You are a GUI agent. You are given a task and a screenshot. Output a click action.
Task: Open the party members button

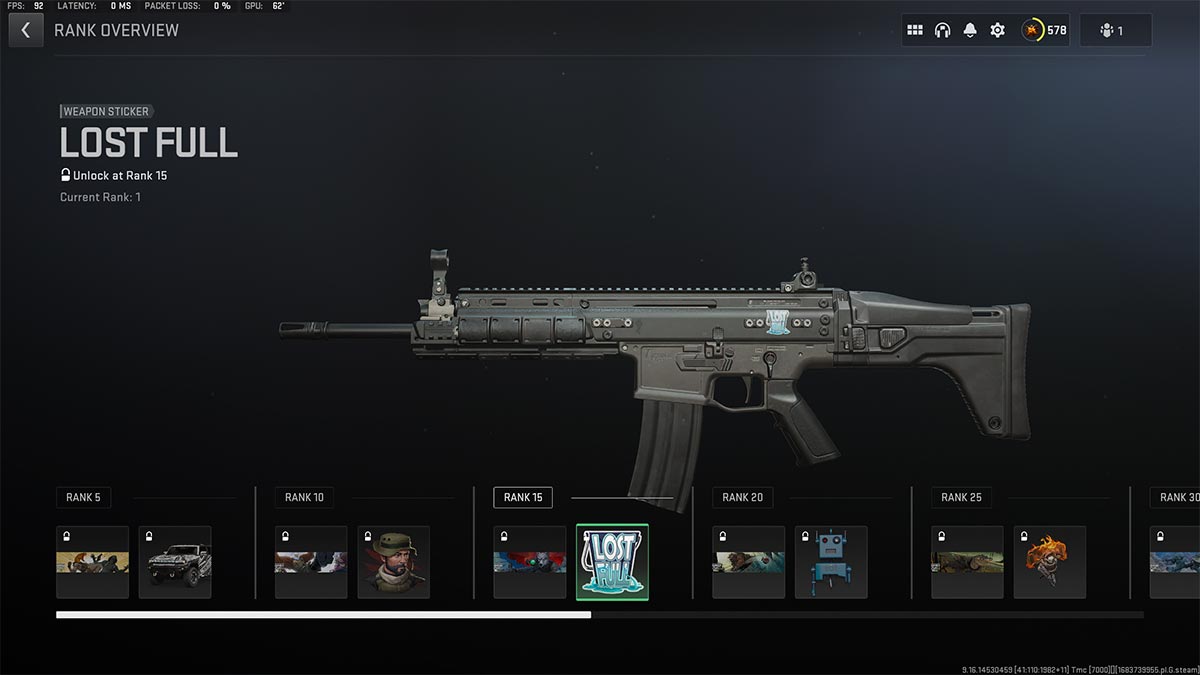[1115, 30]
